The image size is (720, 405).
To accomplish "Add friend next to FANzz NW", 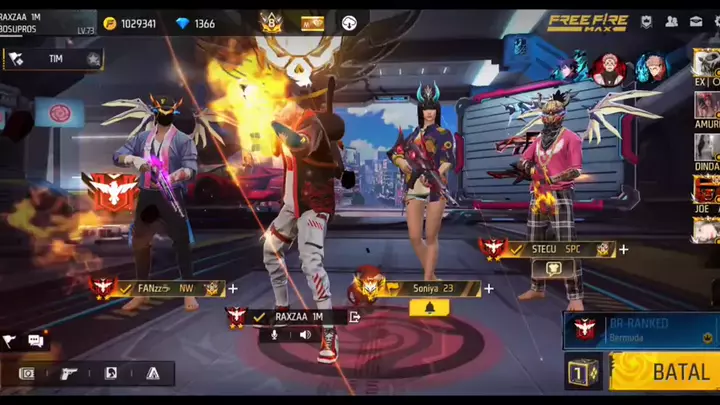I will pyautogui.click(x=233, y=288).
